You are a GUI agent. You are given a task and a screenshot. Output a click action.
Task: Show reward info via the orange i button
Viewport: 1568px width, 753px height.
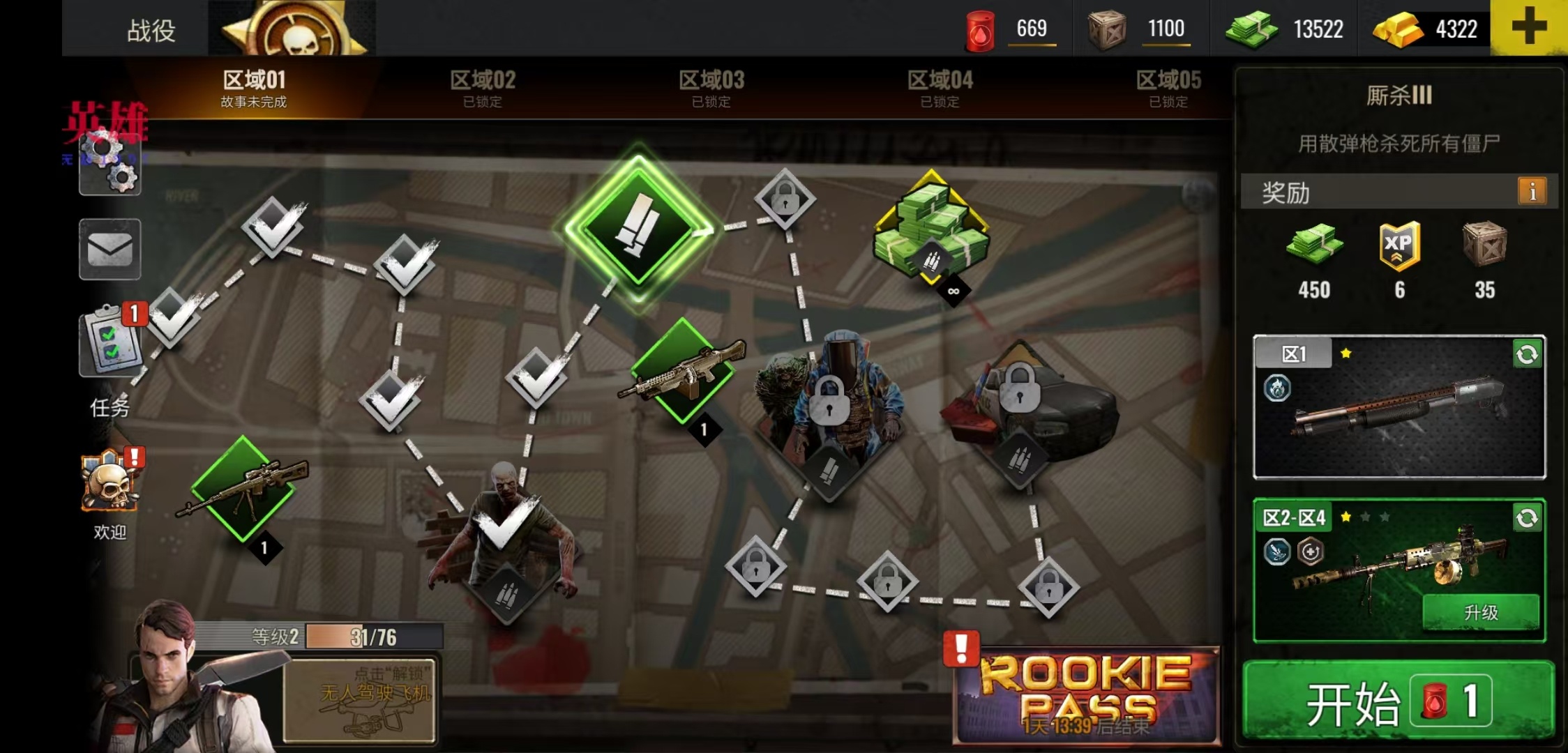1532,191
